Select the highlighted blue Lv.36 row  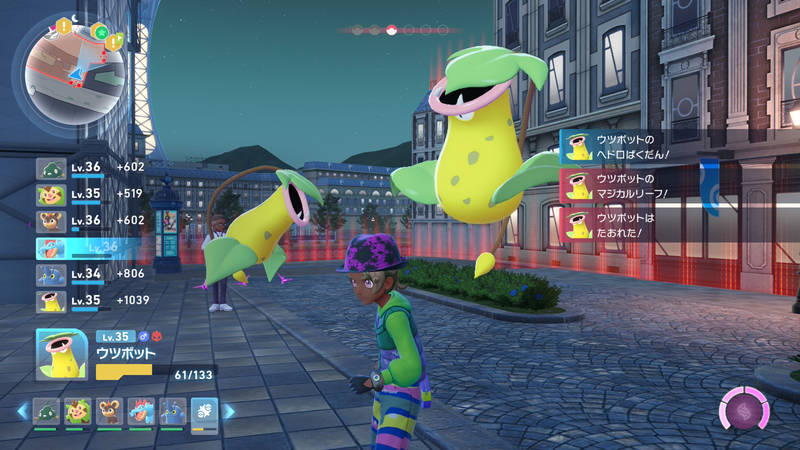(x=90, y=248)
